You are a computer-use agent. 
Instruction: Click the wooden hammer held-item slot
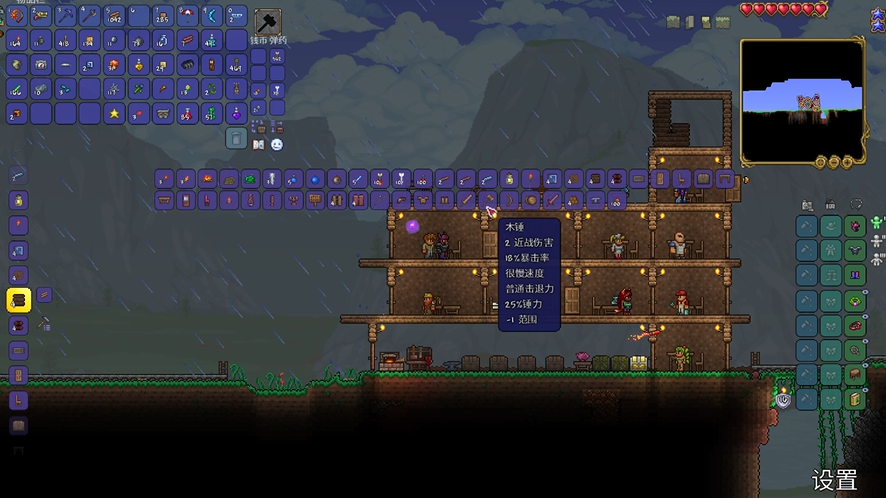(x=267, y=22)
